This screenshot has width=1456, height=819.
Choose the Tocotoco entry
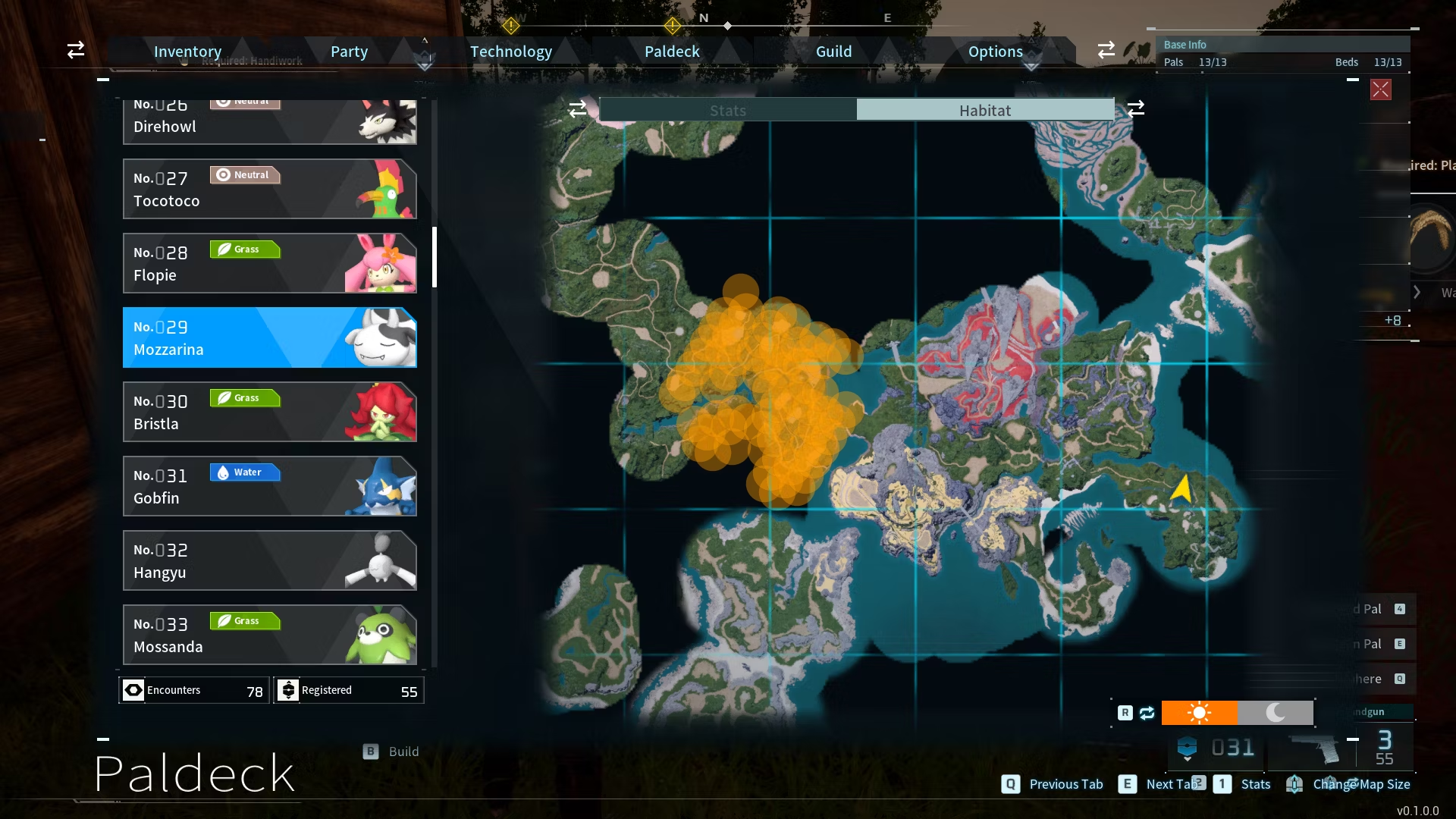coord(269,189)
